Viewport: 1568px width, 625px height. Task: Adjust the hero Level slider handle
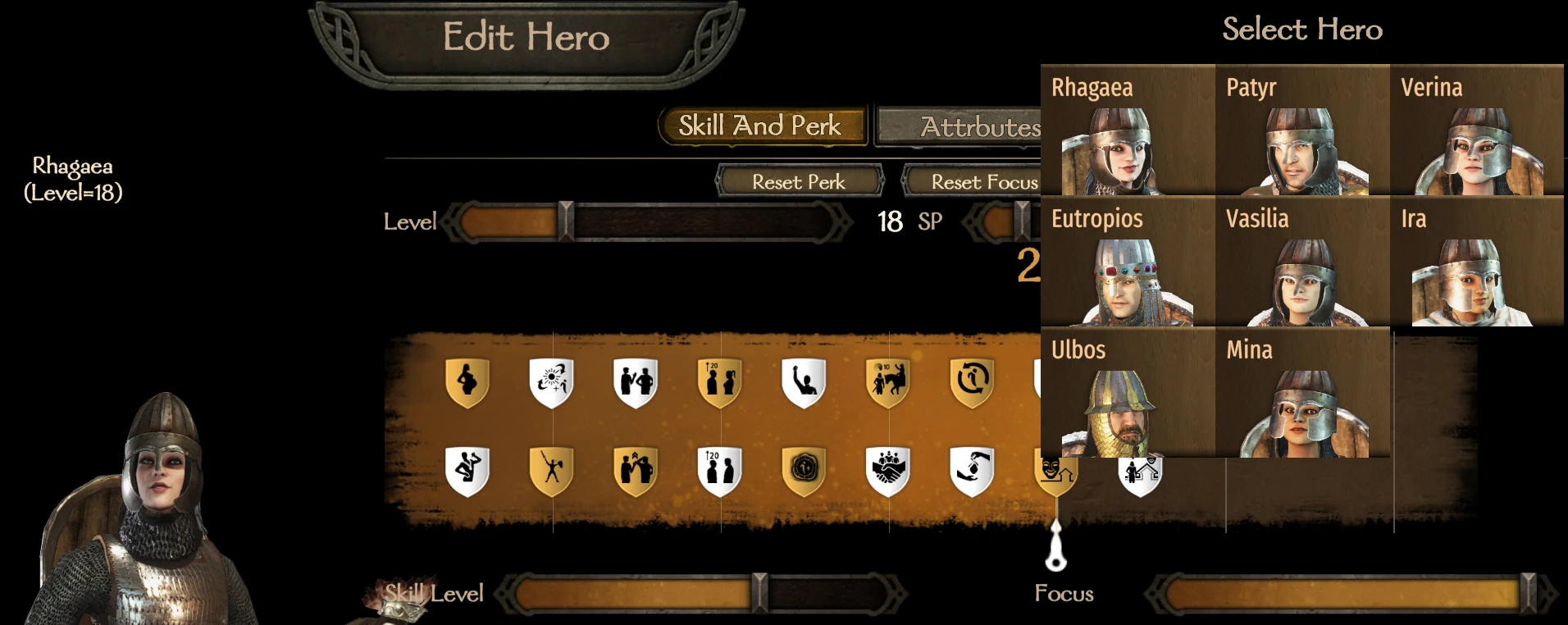(565, 221)
